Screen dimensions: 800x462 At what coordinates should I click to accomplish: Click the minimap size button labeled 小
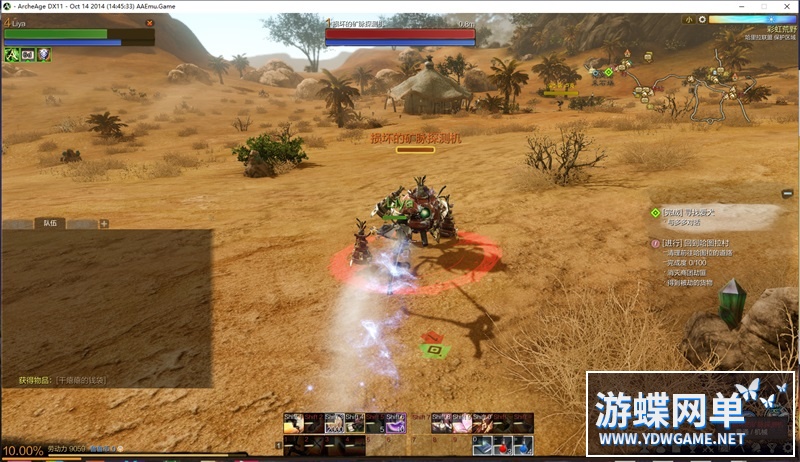tap(689, 19)
